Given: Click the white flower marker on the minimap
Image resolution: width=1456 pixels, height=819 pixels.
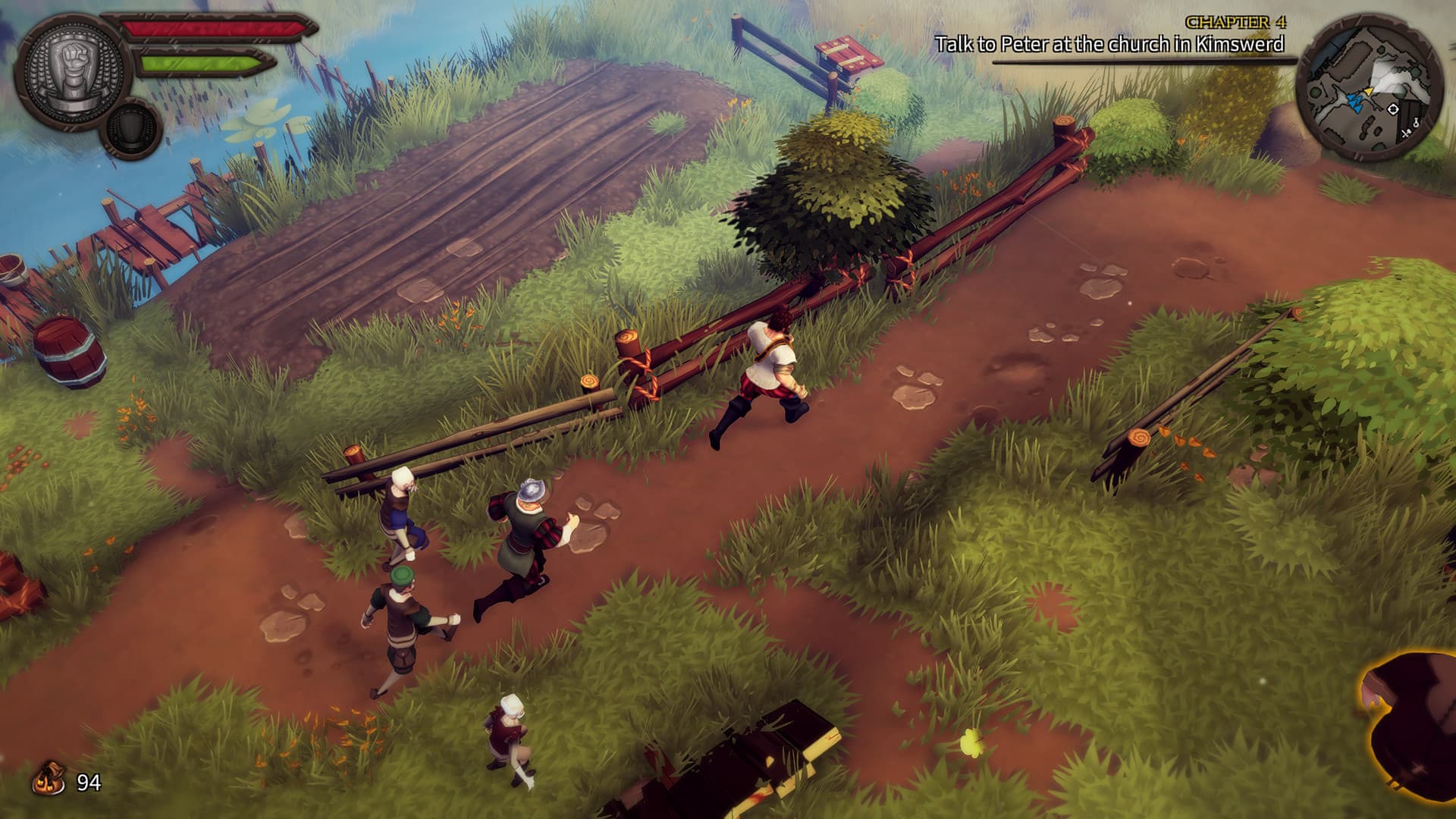Looking at the screenshot, I should 1393,109.
